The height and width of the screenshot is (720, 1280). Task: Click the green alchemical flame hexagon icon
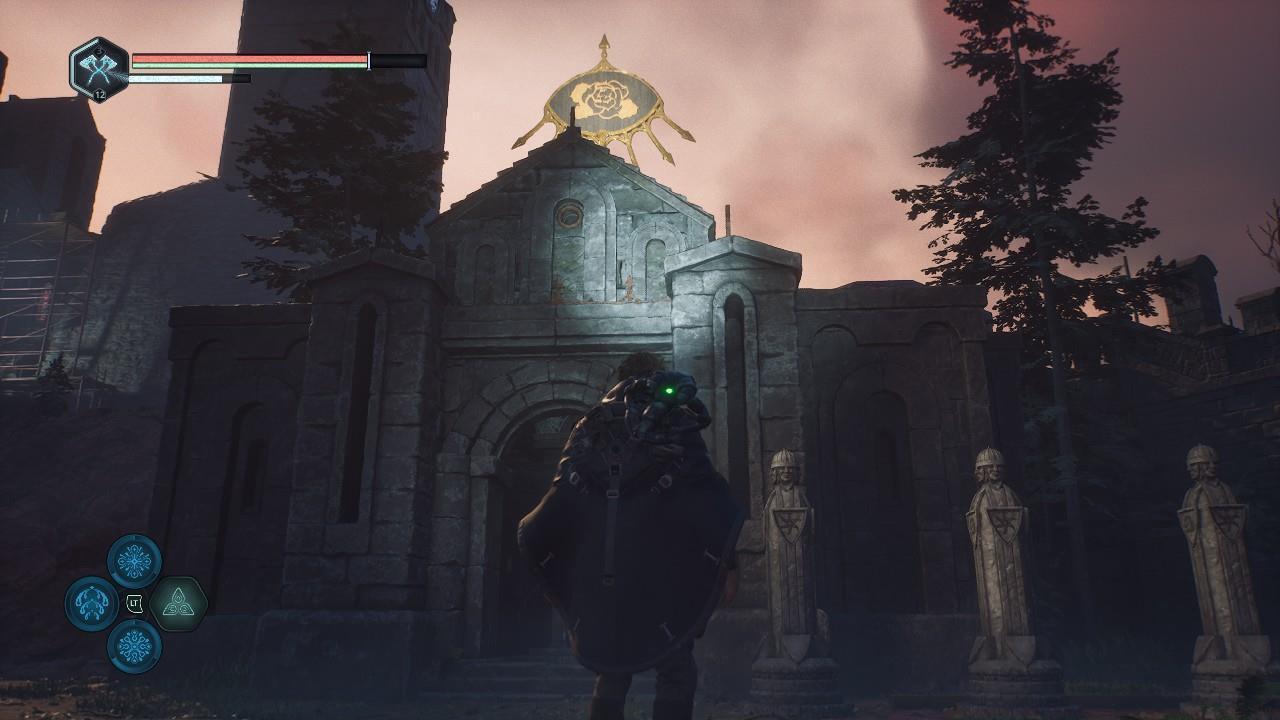179,603
